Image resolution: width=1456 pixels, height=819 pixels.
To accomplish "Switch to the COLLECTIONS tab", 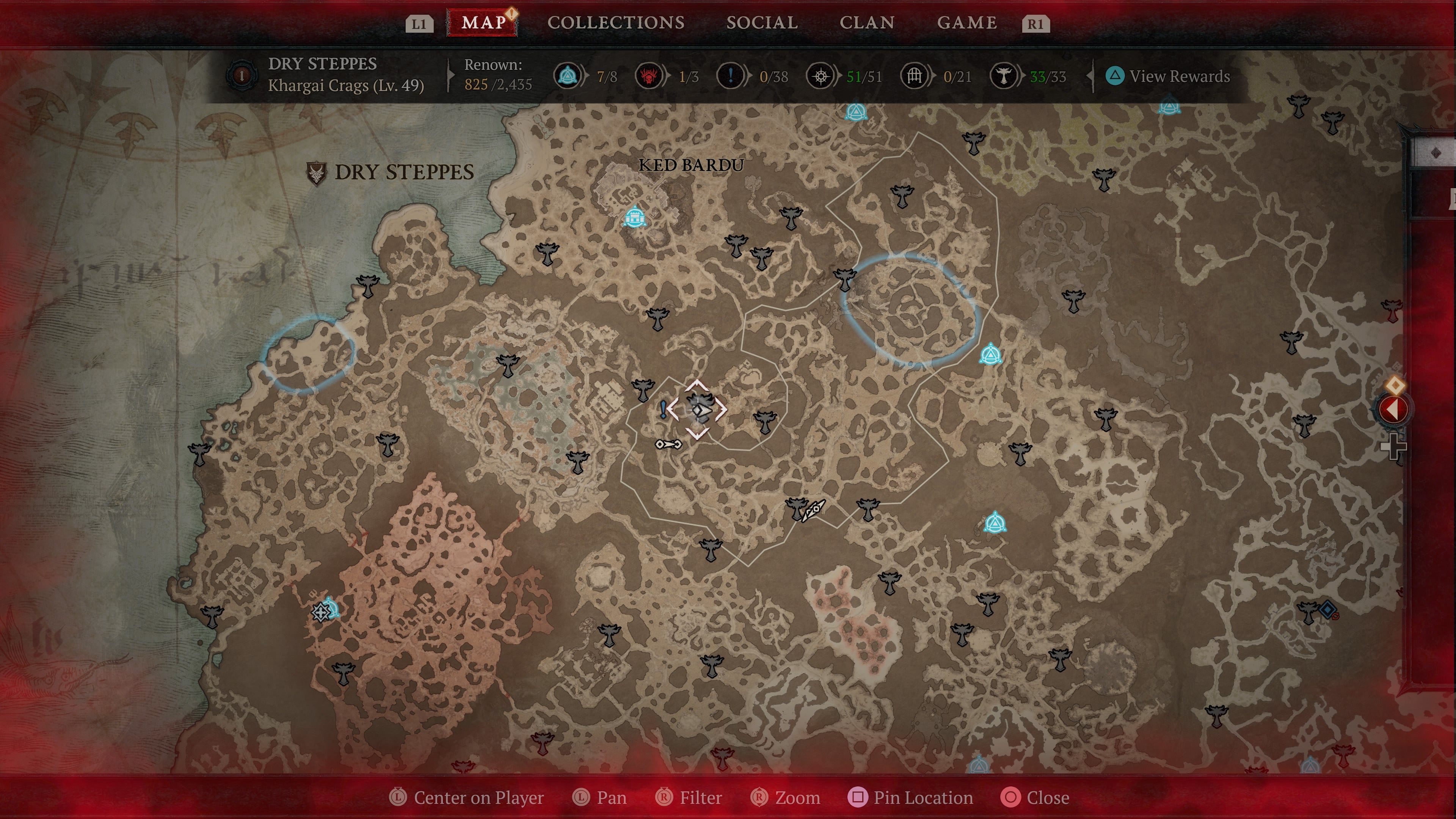I will [615, 23].
